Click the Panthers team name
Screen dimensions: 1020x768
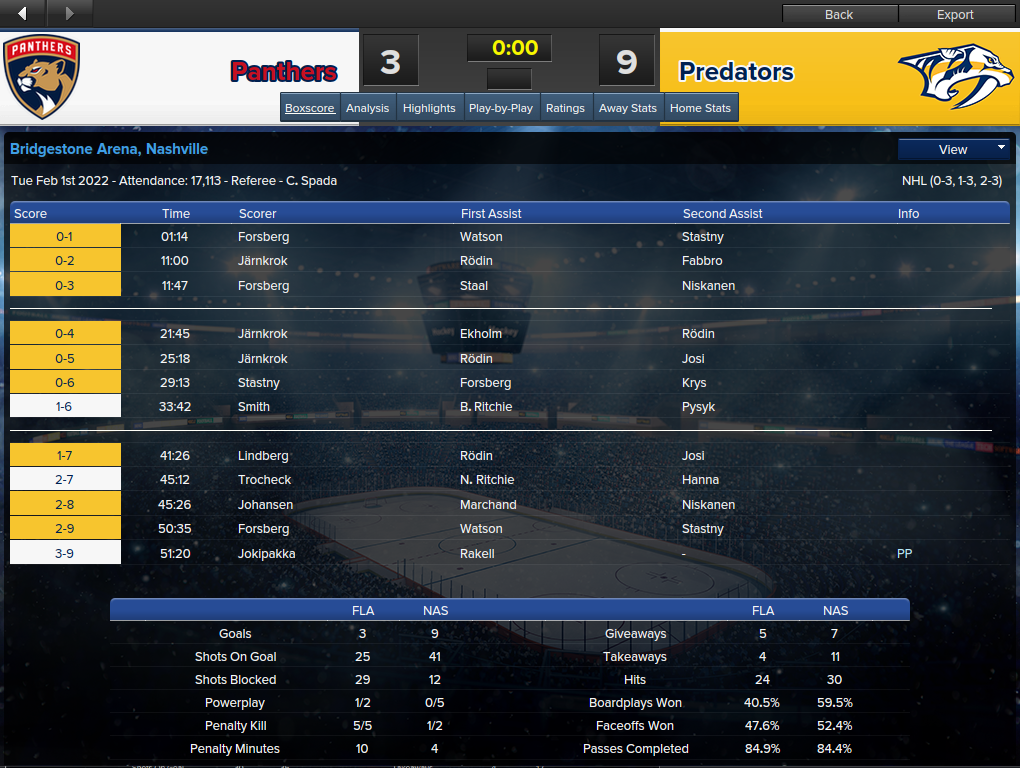pos(284,72)
